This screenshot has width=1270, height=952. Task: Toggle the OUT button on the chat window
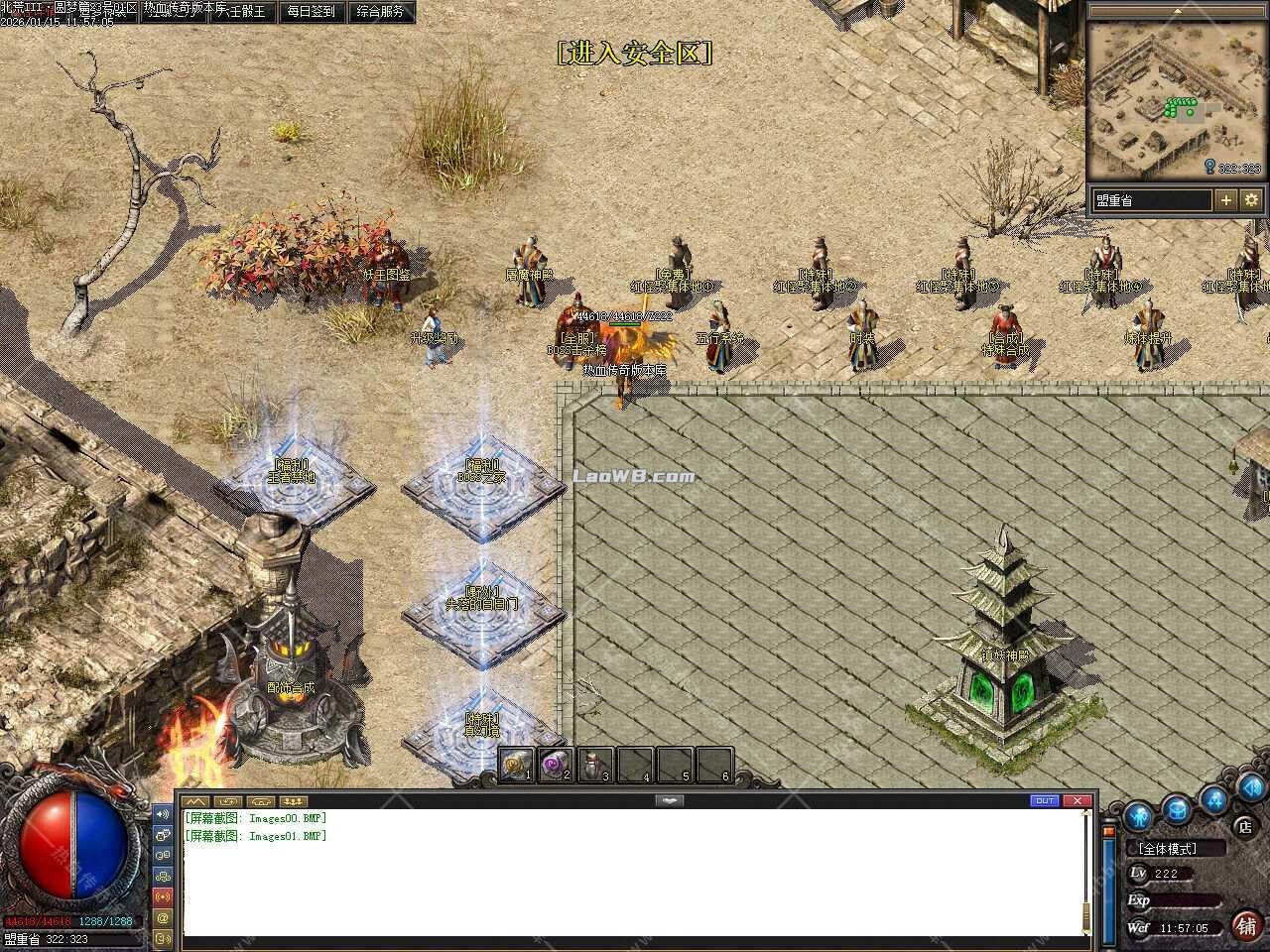[x=1044, y=800]
